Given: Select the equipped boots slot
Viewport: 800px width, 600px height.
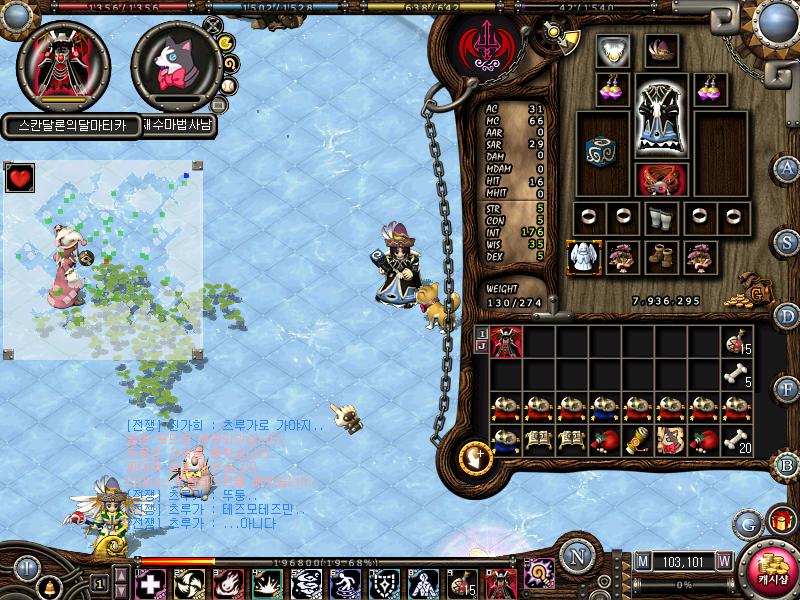Looking at the screenshot, I should (x=661, y=257).
